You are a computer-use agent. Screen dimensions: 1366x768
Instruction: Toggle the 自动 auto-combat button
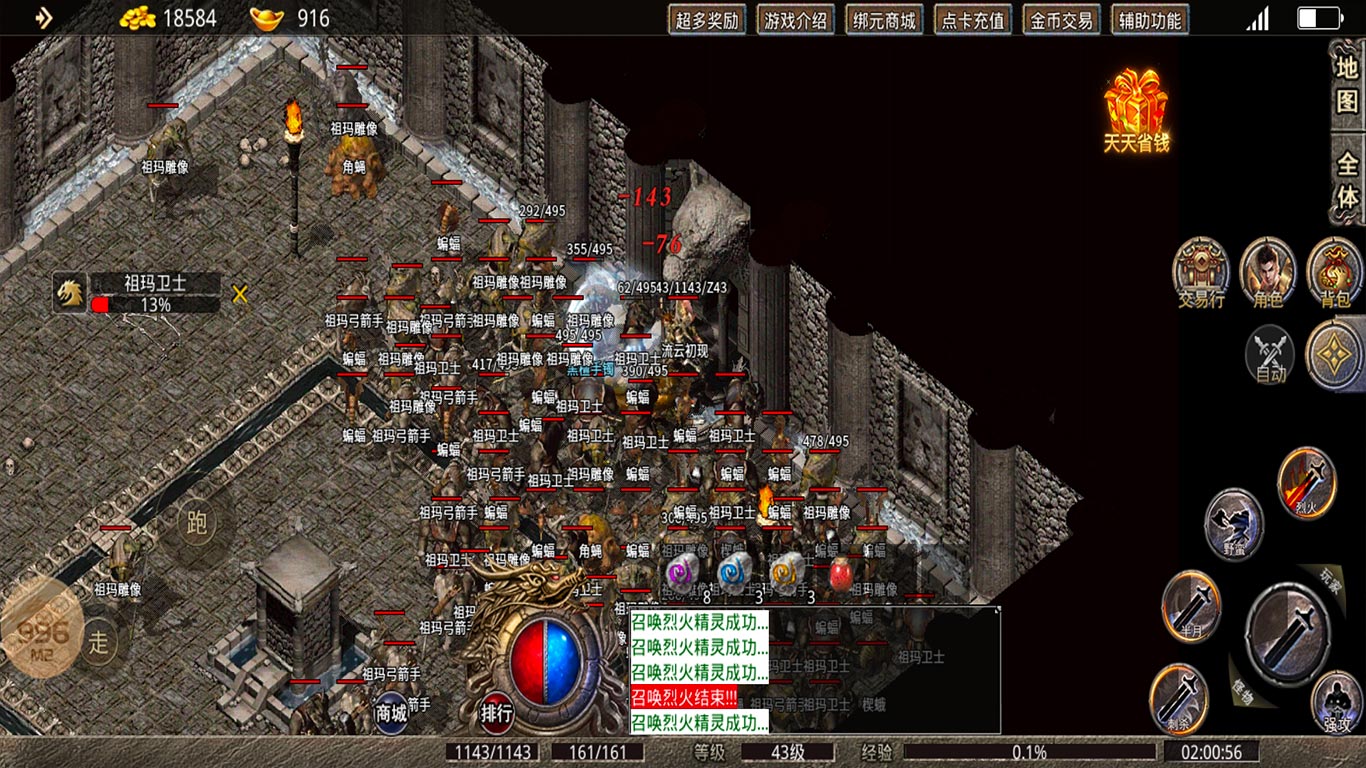pyautogui.click(x=1270, y=356)
